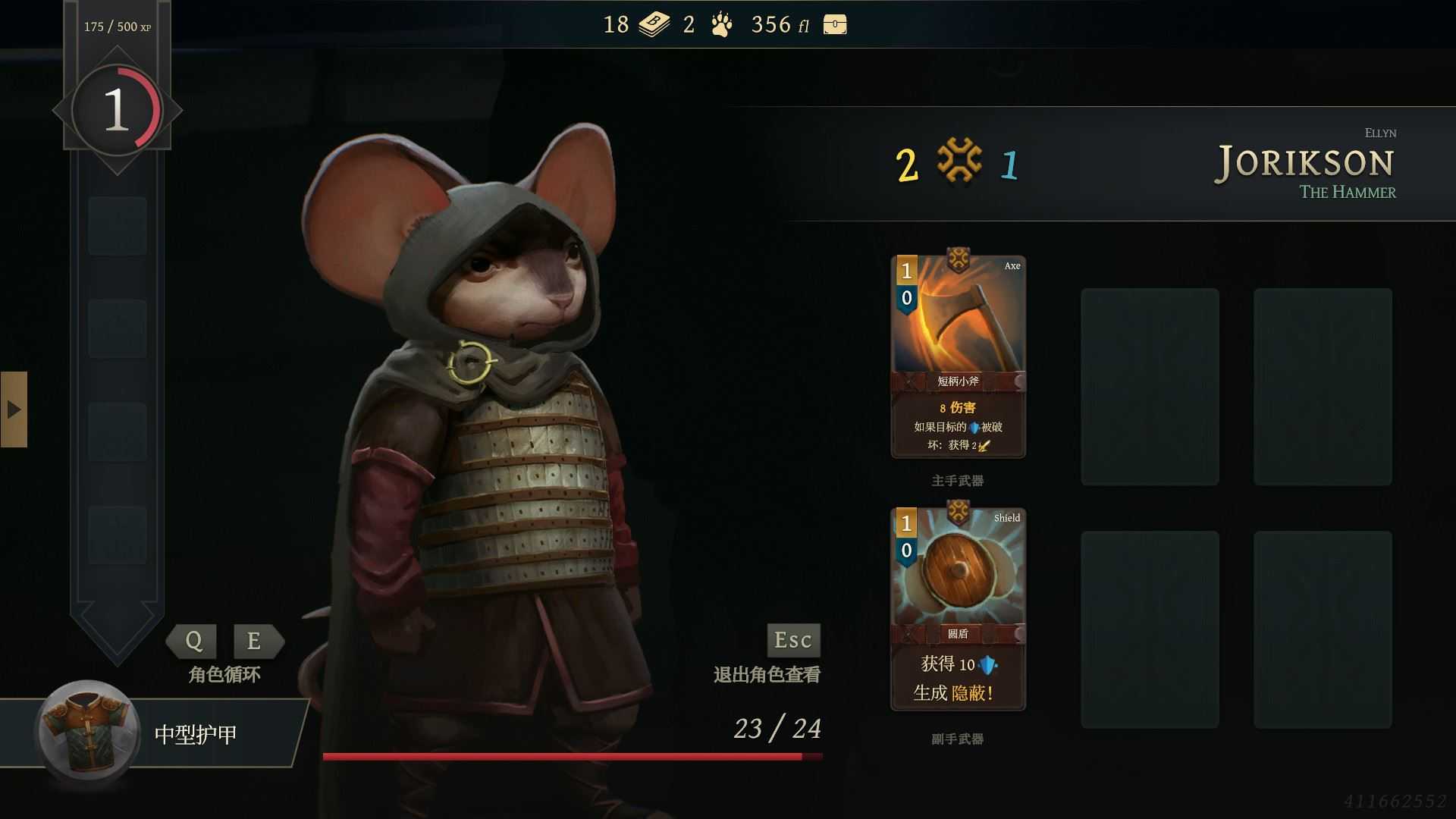The width and height of the screenshot is (1456, 819).
Task: Expand the left side panel arrow
Action: (x=14, y=409)
